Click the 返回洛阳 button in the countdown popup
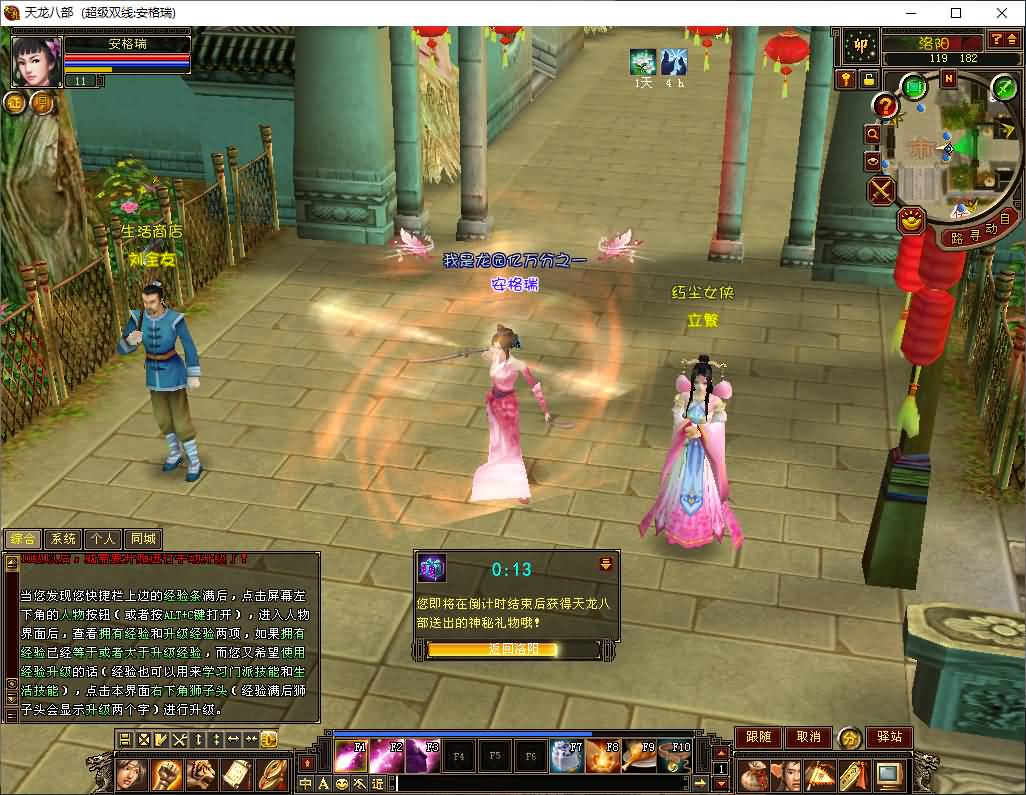Image resolution: width=1026 pixels, height=795 pixels. click(513, 649)
